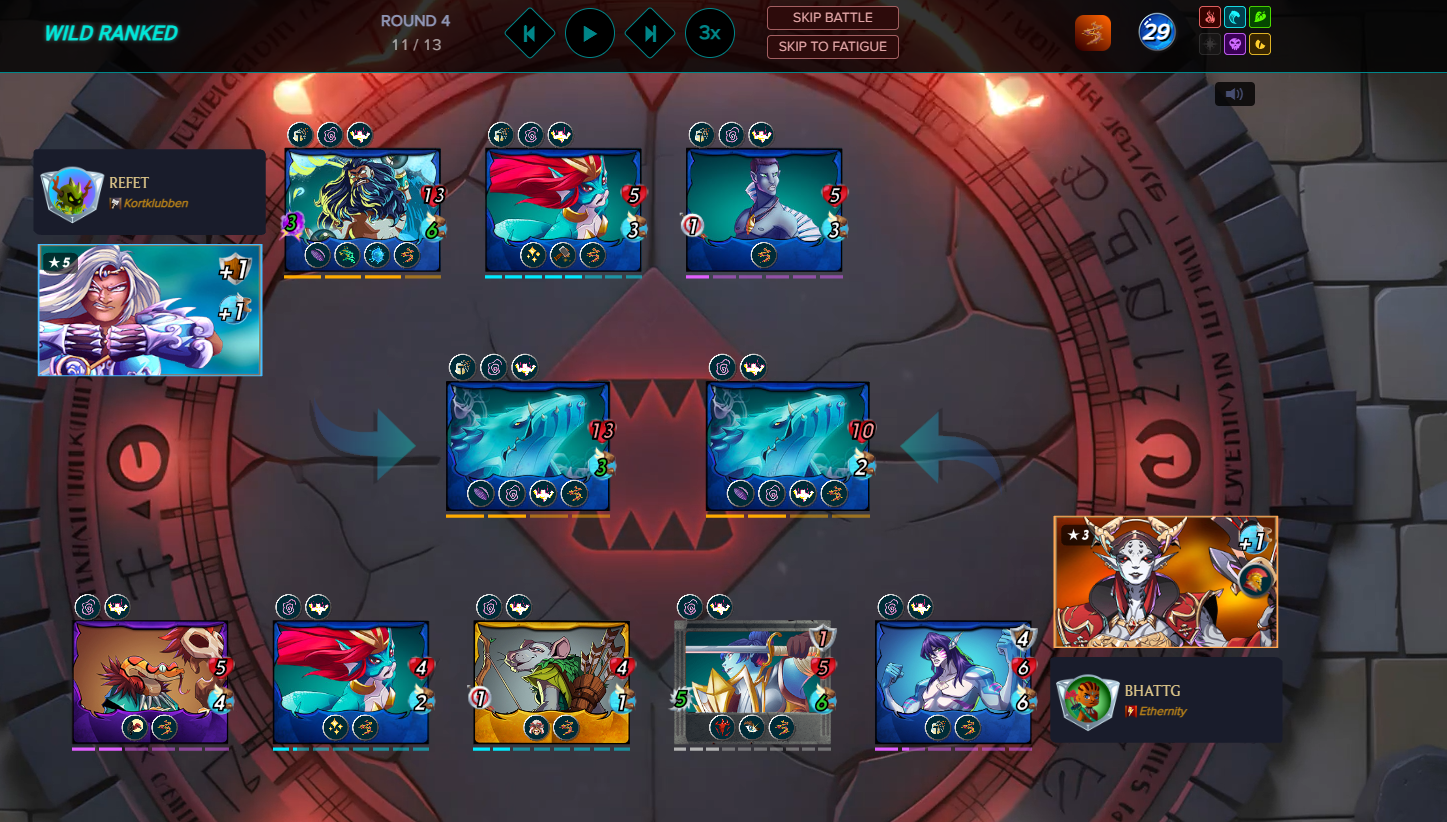This screenshot has height=822, width=1447.
Task: Advance to the next action
Action: [650, 34]
